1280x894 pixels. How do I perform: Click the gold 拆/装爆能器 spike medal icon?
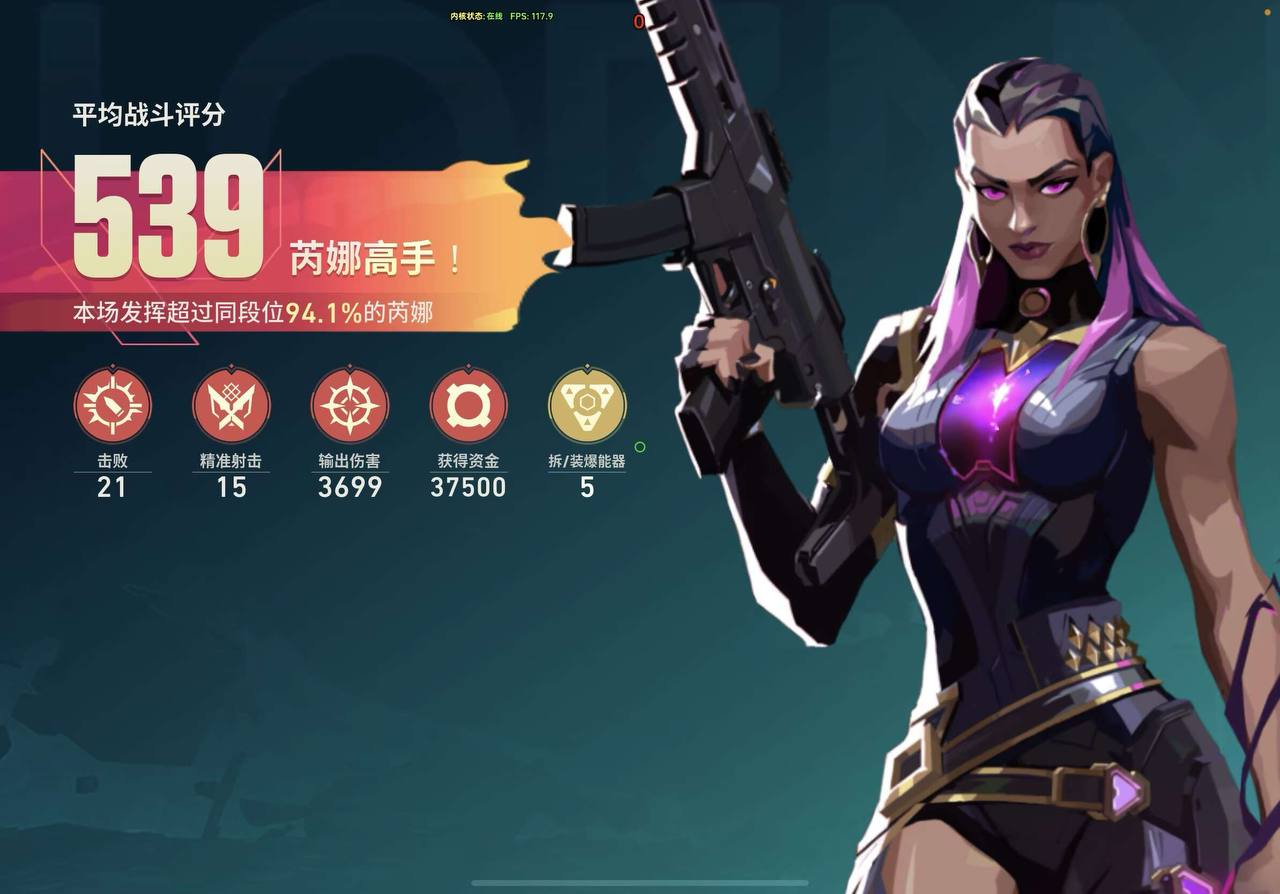pos(585,405)
